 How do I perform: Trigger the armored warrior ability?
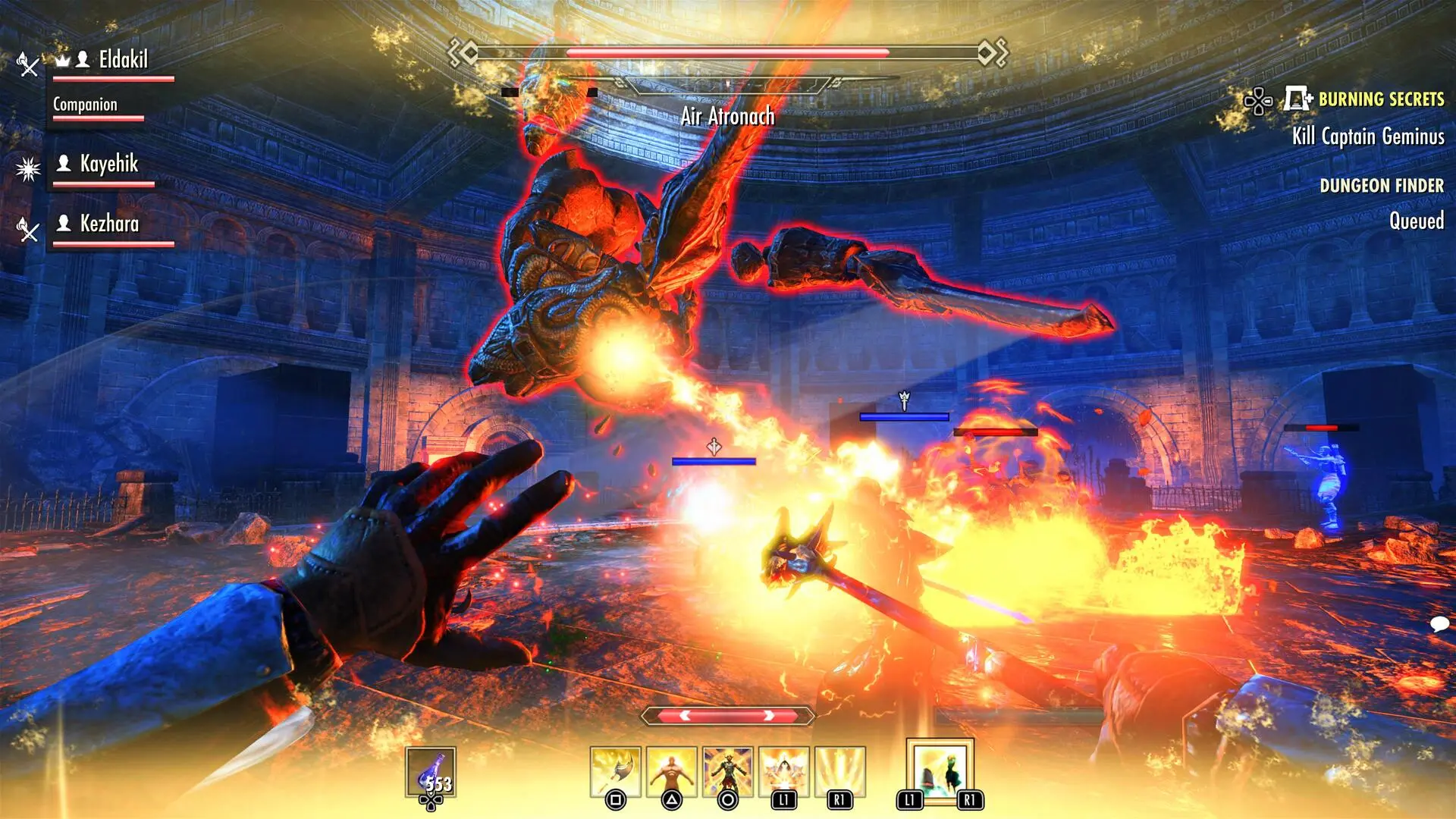(x=728, y=771)
